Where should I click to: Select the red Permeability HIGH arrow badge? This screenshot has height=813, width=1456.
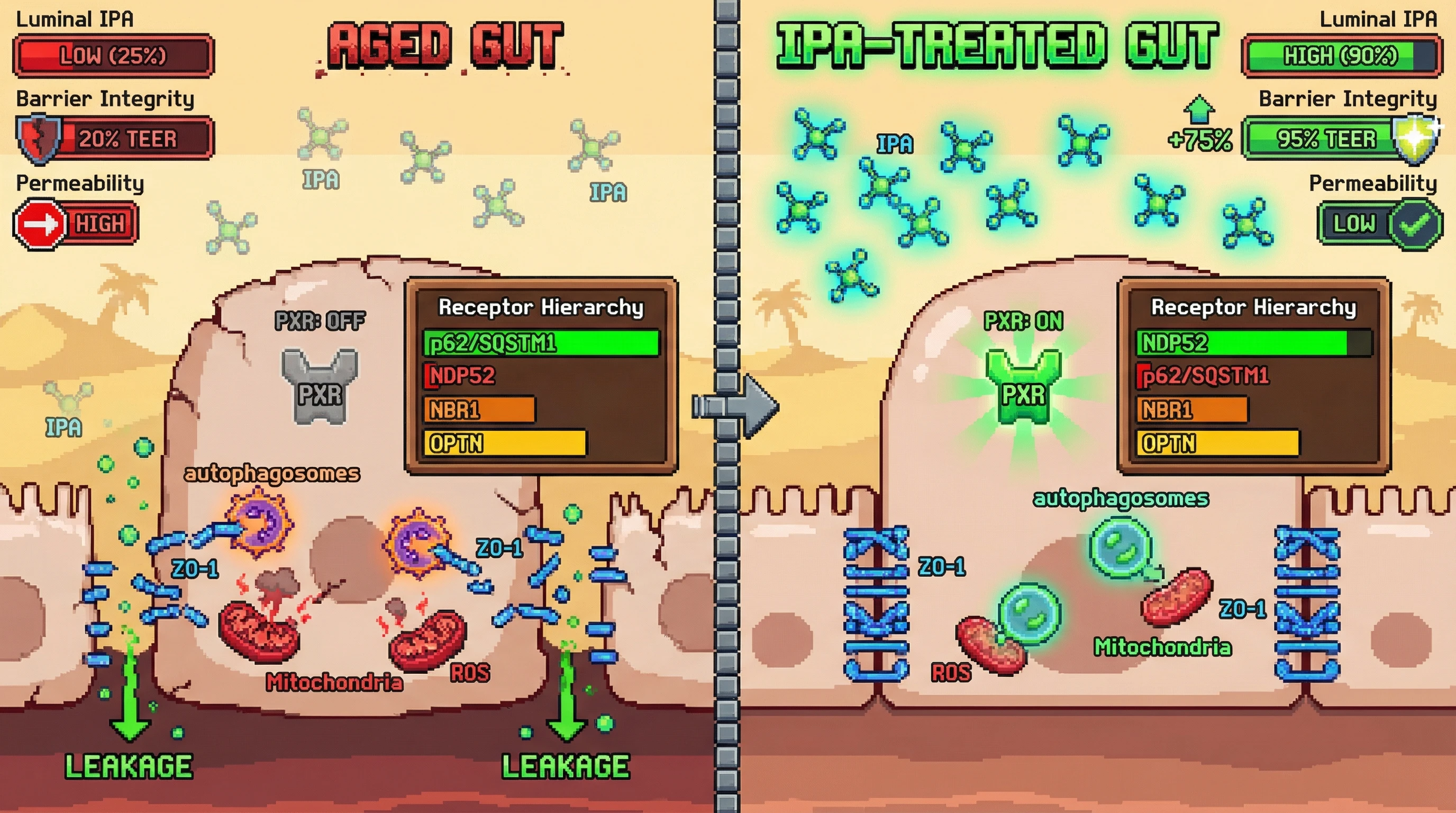point(40,224)
